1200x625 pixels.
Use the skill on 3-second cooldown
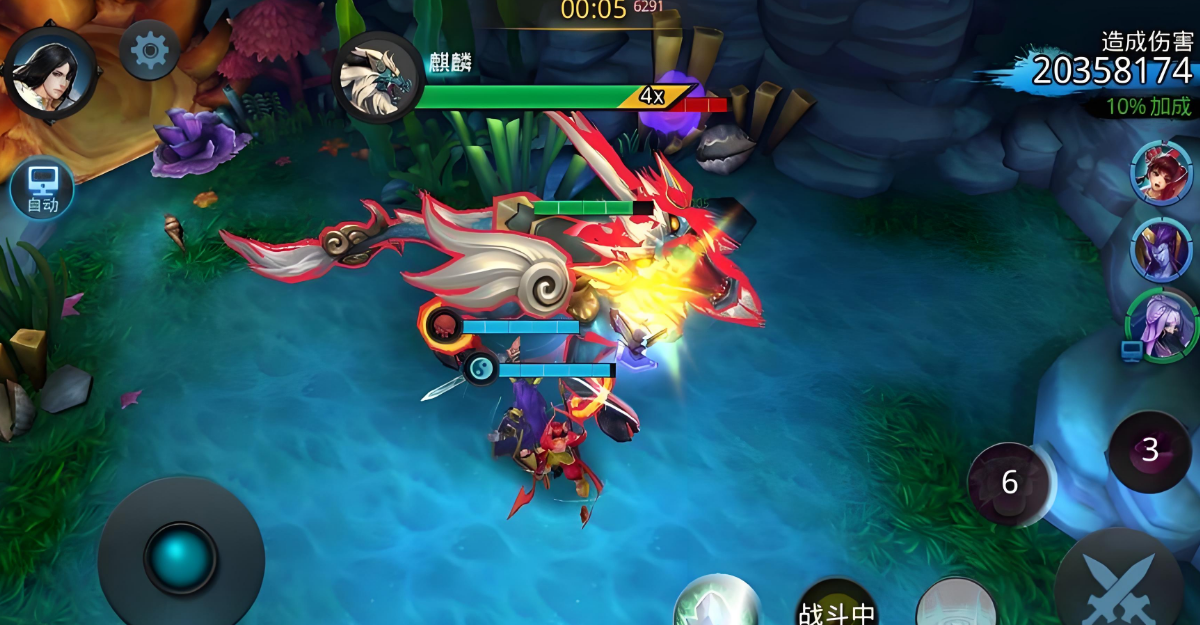click(1150, 451)
